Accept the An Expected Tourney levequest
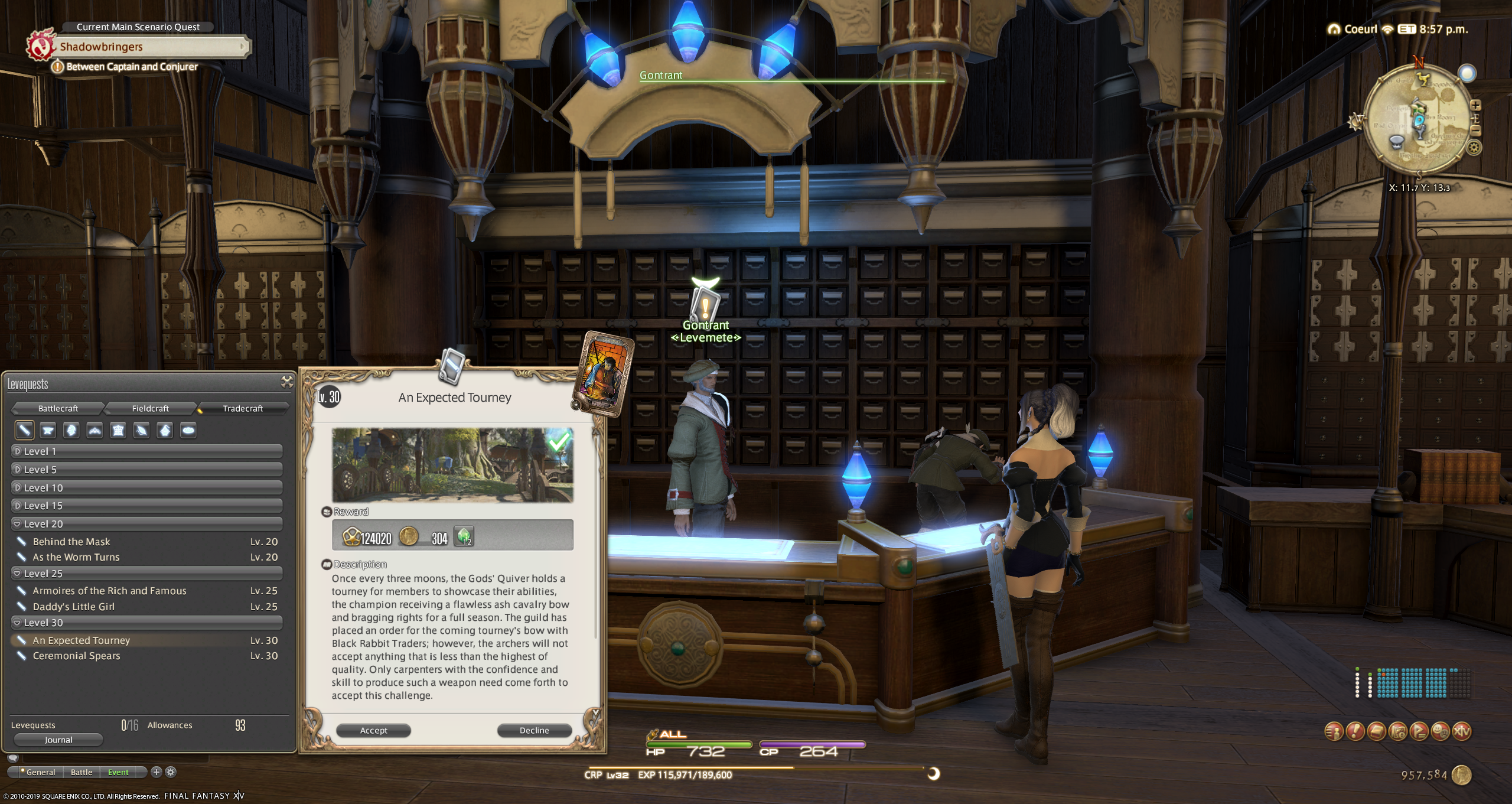This screenshot has height=804, width=1512. 373,731
